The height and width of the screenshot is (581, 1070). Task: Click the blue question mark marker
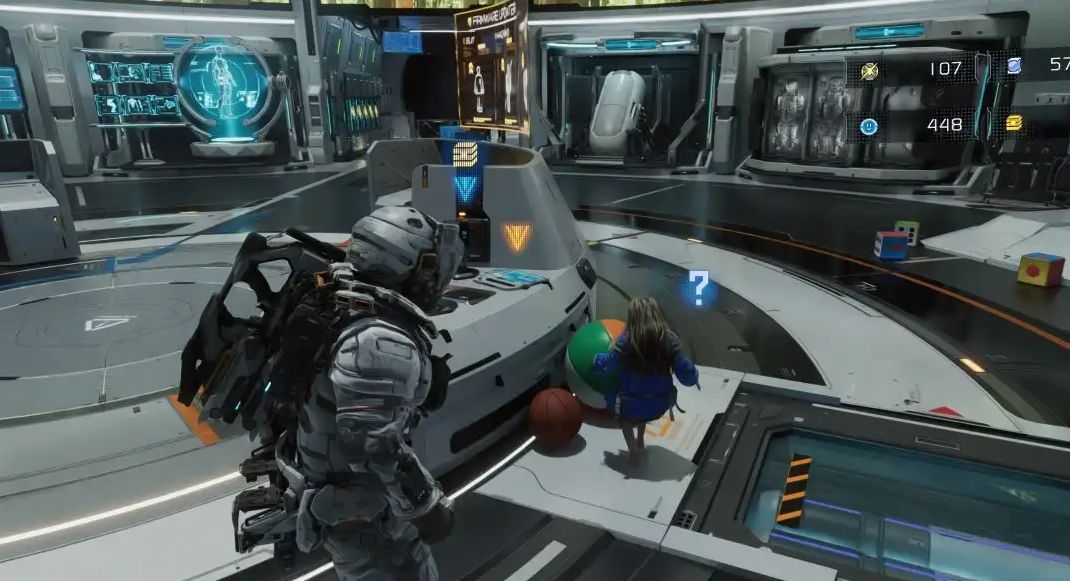[x=699, y=288]
